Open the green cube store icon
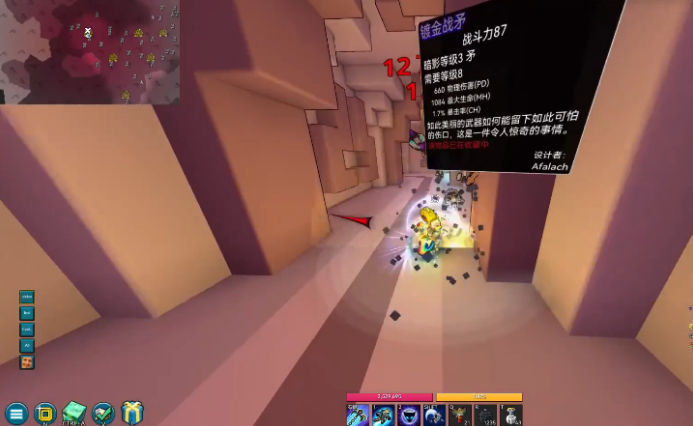This screenshot has height=426, width=693. point(74,412)
